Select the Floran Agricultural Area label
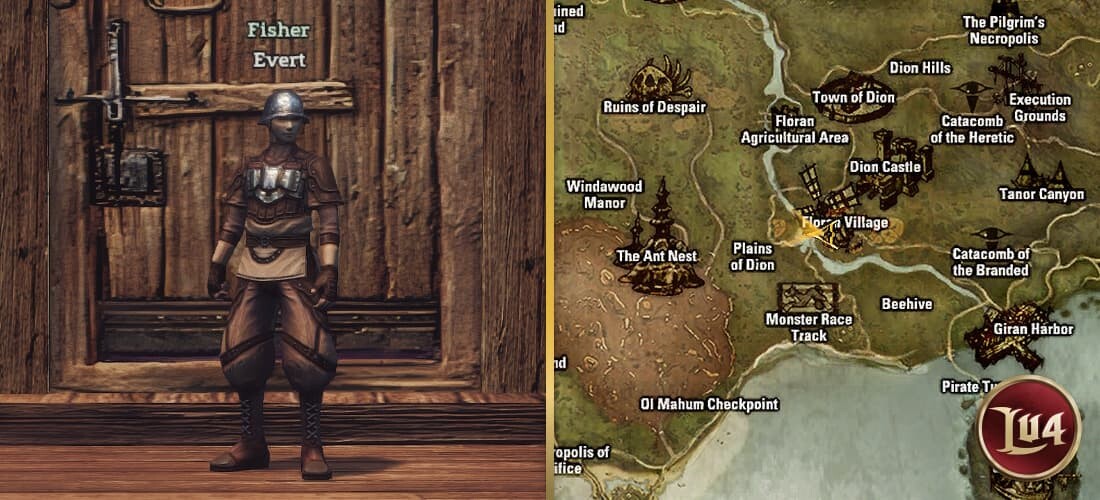Screen dimensions: 1100x500 794,129
